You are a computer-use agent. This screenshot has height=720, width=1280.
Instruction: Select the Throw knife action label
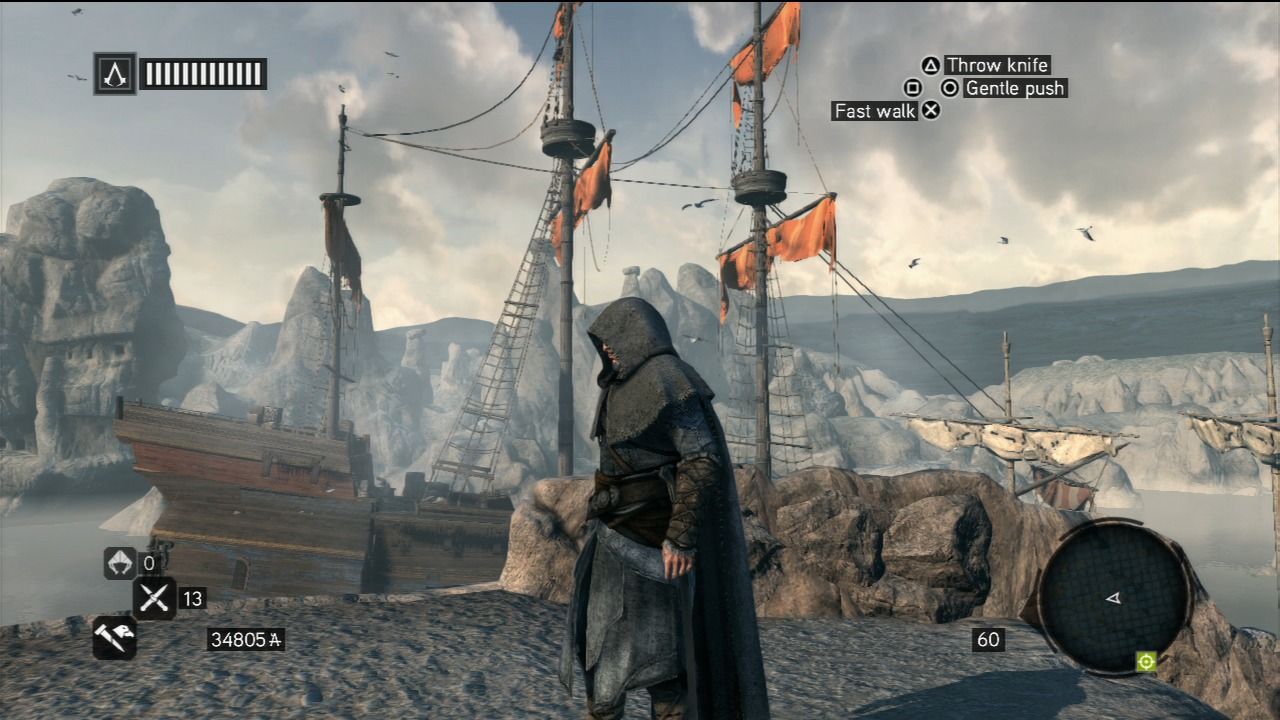point(999,66)
